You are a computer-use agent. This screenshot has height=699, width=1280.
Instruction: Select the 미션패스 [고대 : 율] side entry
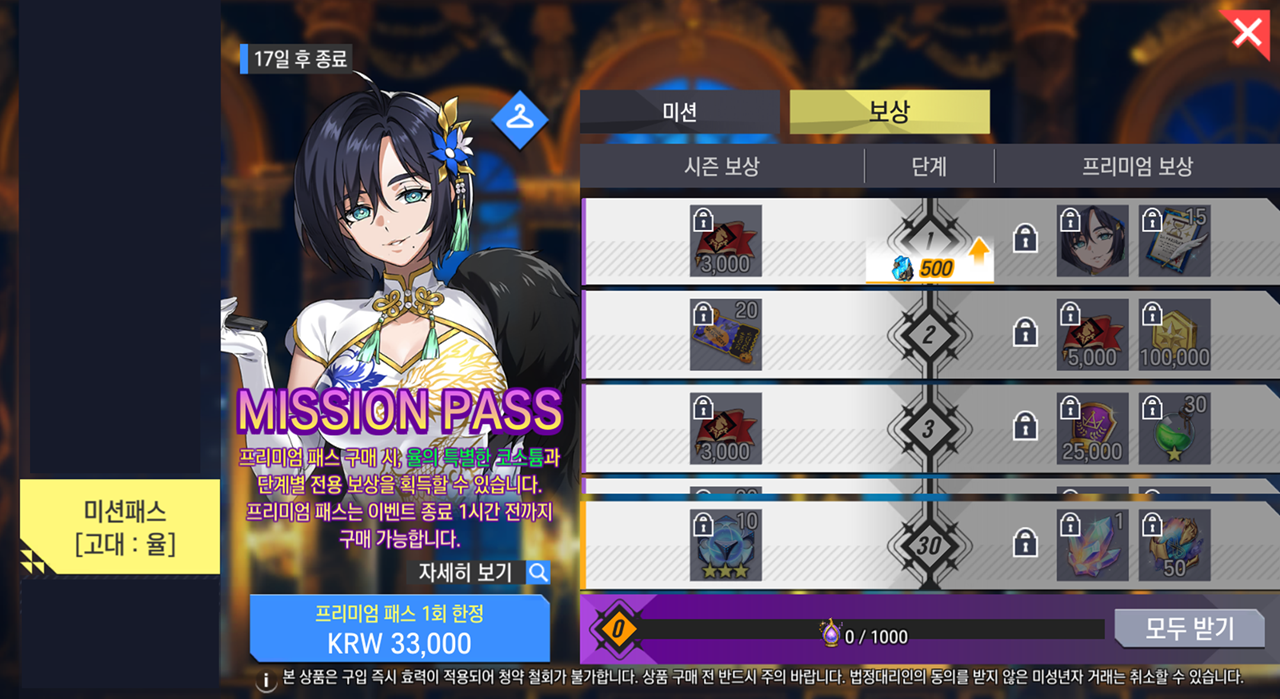[120, 527]
